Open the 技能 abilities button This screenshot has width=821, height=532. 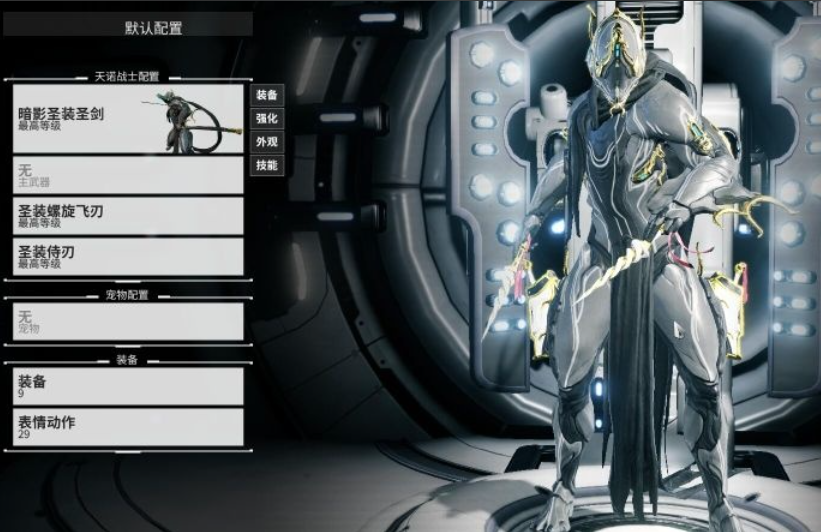tap(267, 165)
